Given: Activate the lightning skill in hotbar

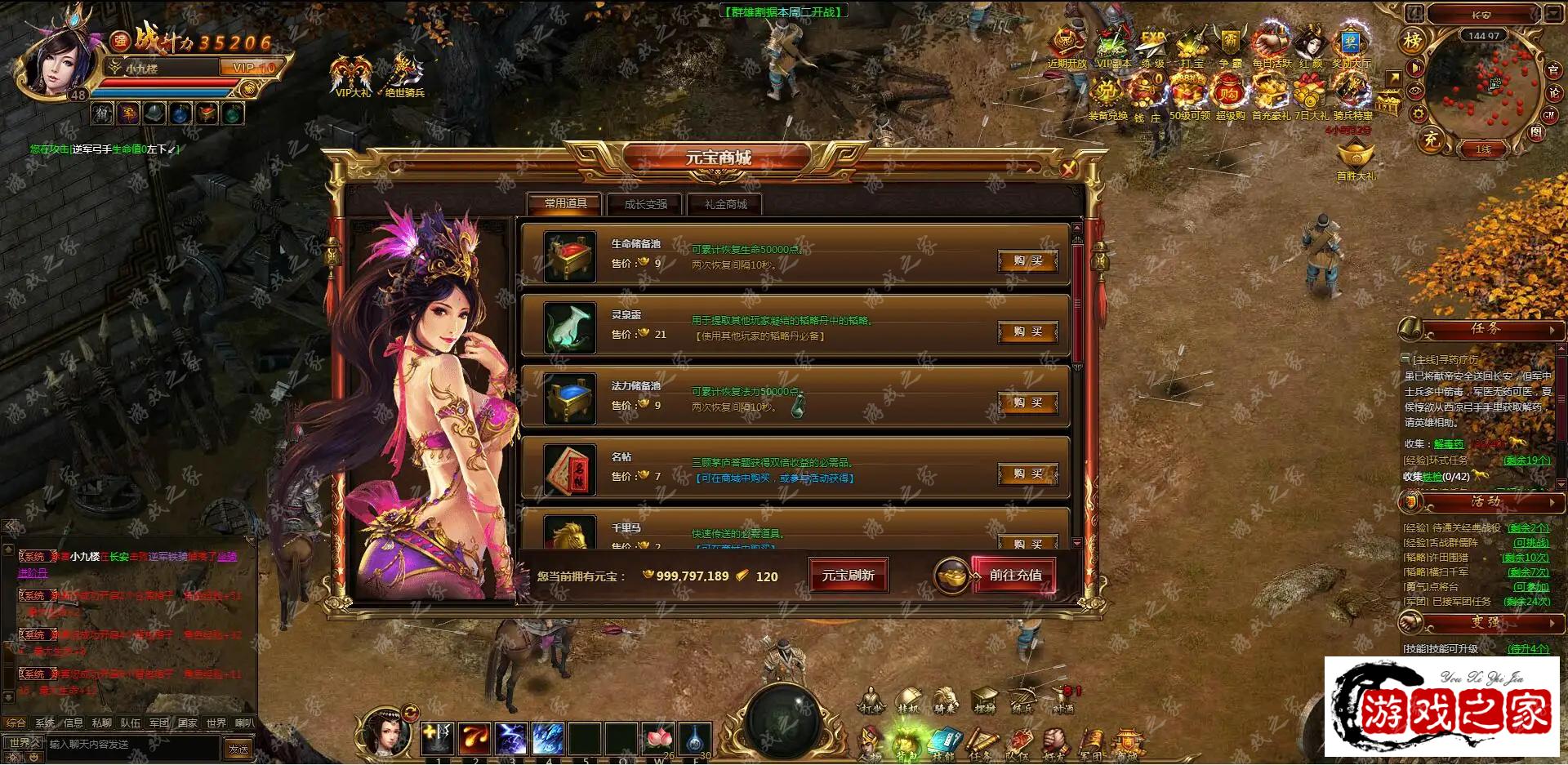Looking at the screenshot, I should tap(511, 739).
